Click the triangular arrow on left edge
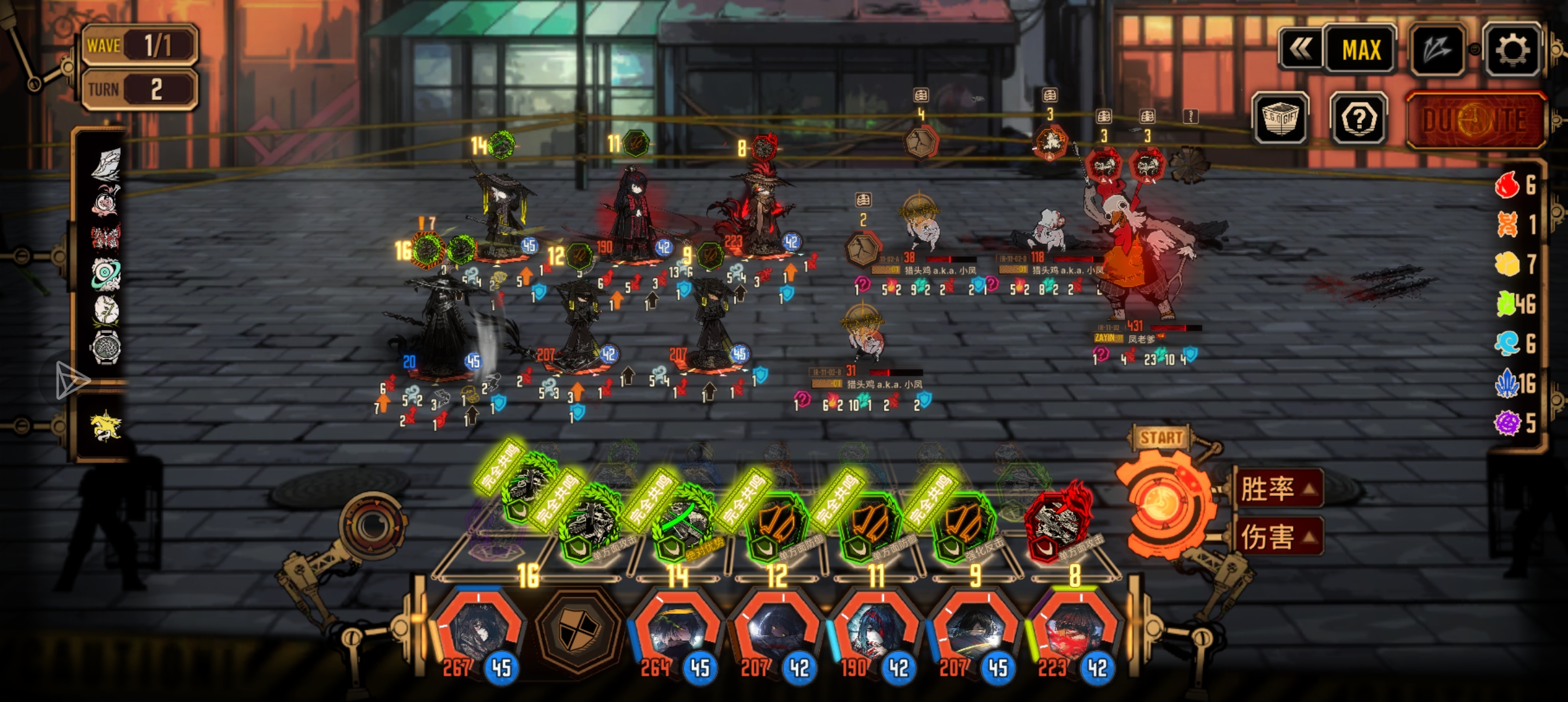Screen dimensions: 1568x702 70,381
